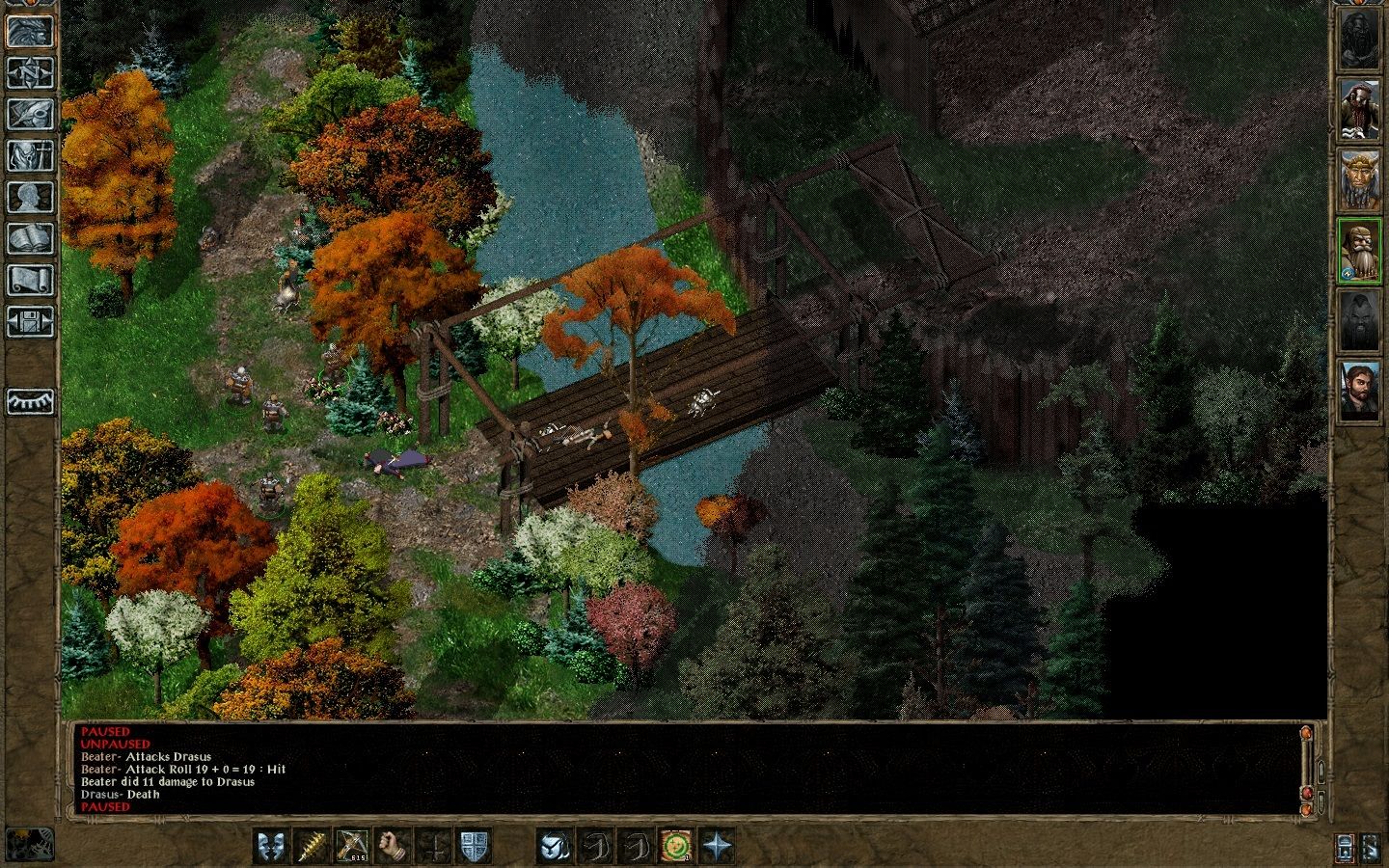Click the closed-eye rest button
Image resolution: width=1389 pixels, height=868 pixels.
point(29,400)
